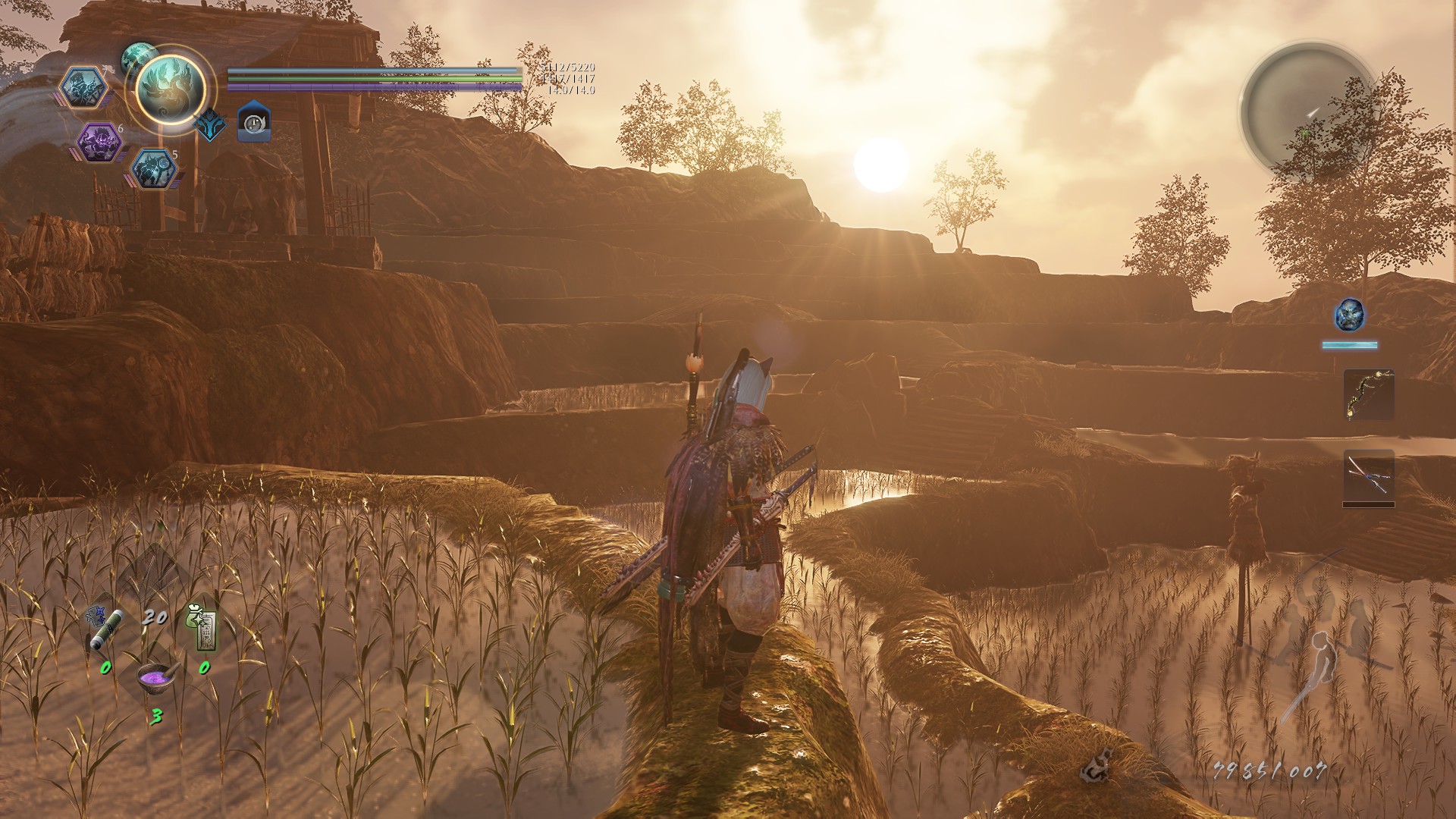Viewport: 1456px width, 819px height.
Task: Click the blue yokai mask icon
Action: coord(1349,314)
